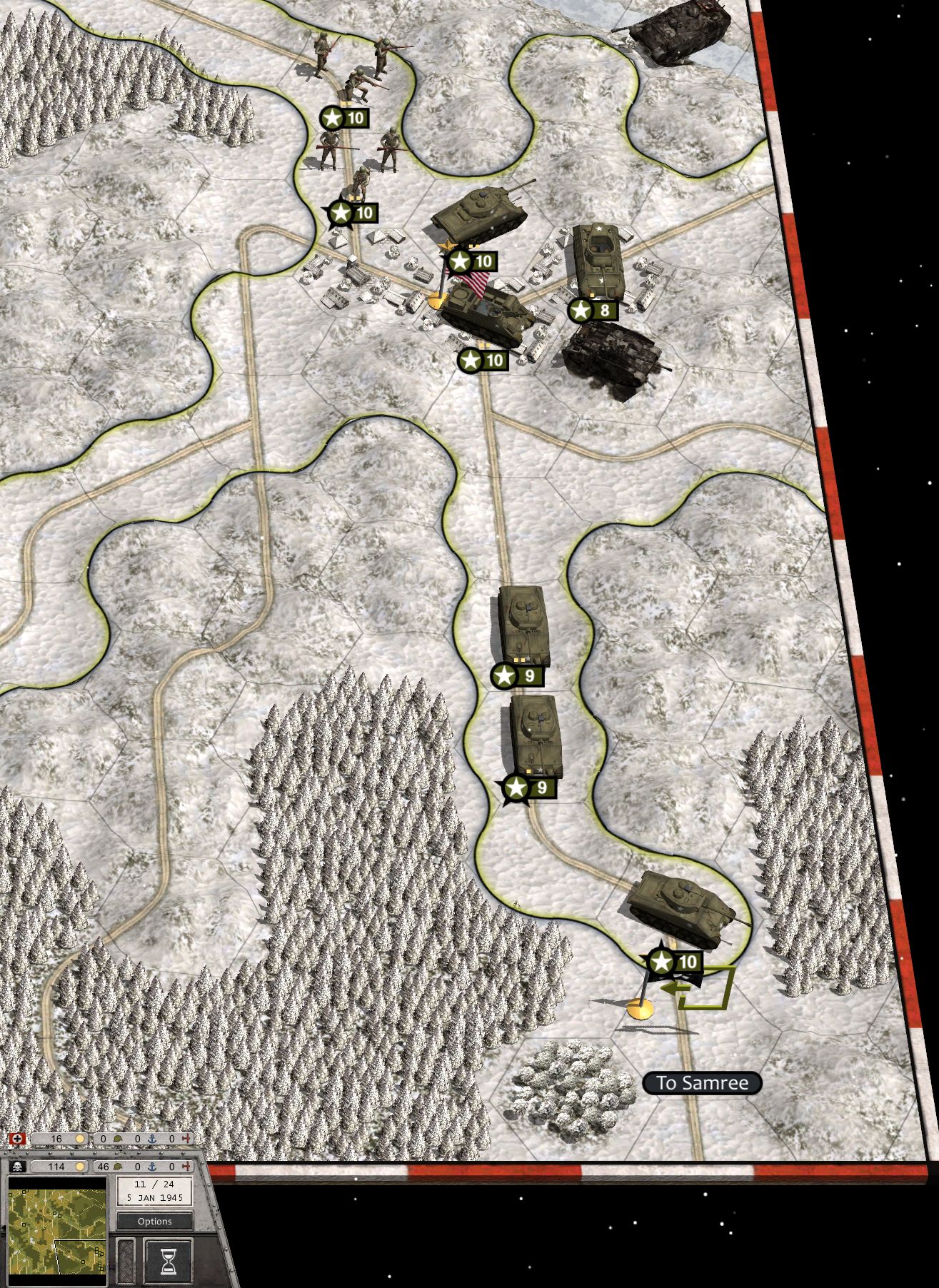
Task: Click the minimap to jump the view
Action: click(57, 1228)
